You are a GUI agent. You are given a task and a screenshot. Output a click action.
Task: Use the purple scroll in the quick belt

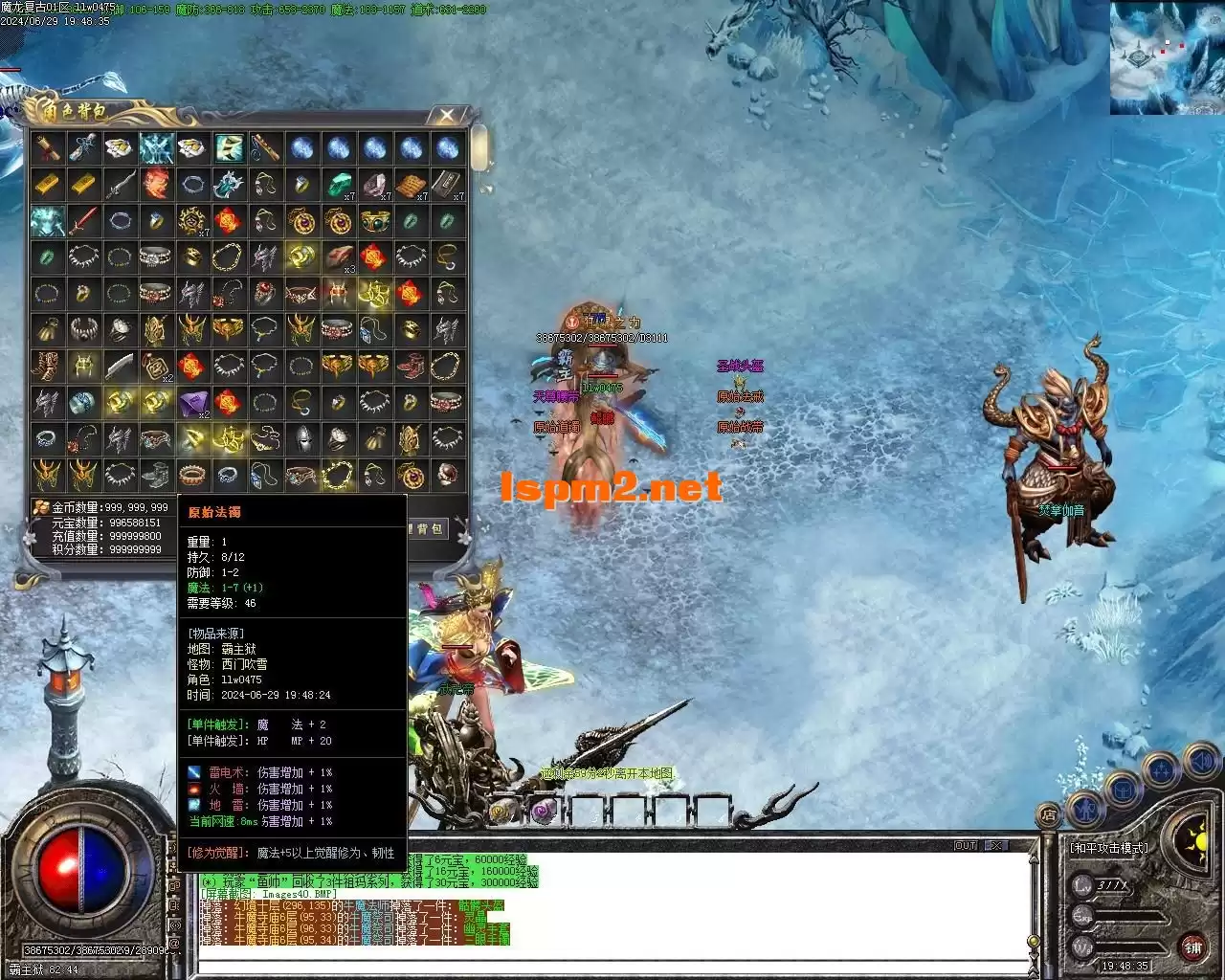tap(544, 811)
